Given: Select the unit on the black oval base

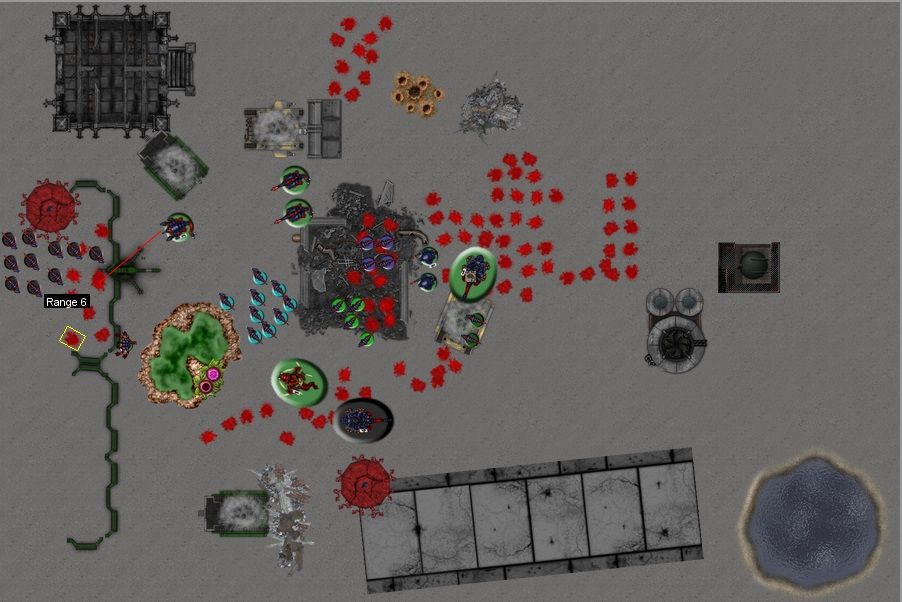Looking at the screenshot, I should click(x=362, y=420).
